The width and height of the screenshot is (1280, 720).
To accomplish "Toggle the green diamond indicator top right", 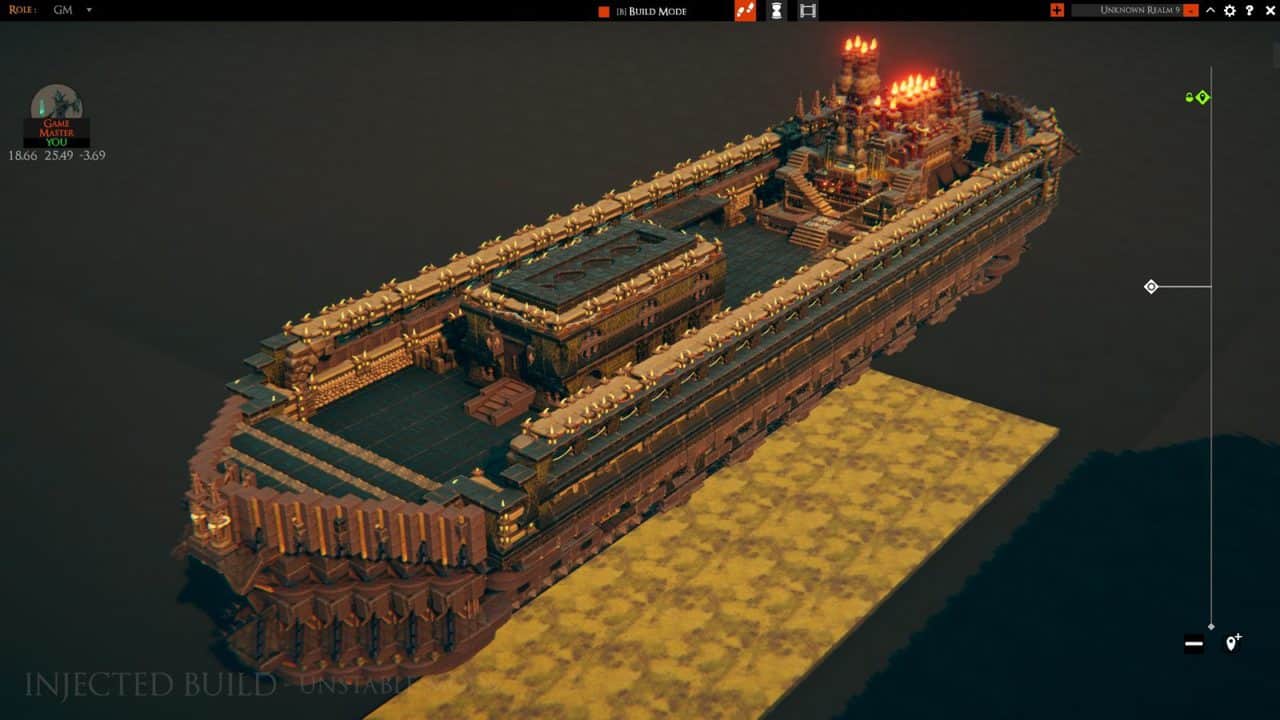I will point(1202,97).
